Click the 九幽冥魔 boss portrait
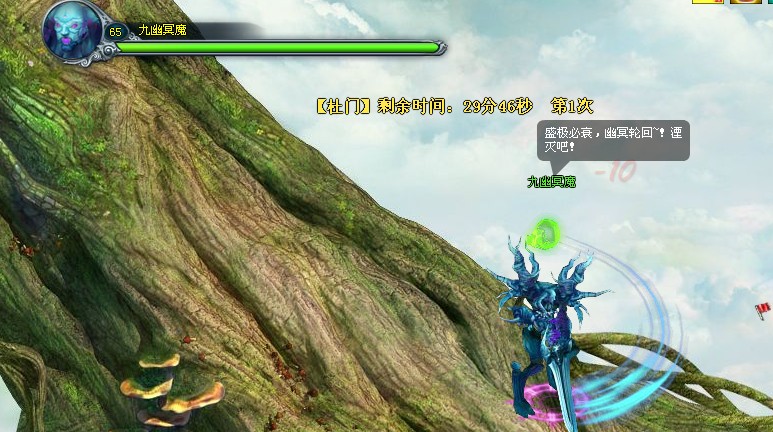Image resolution: width=773 pixels, height=432 pixels. tap(72, 29)
